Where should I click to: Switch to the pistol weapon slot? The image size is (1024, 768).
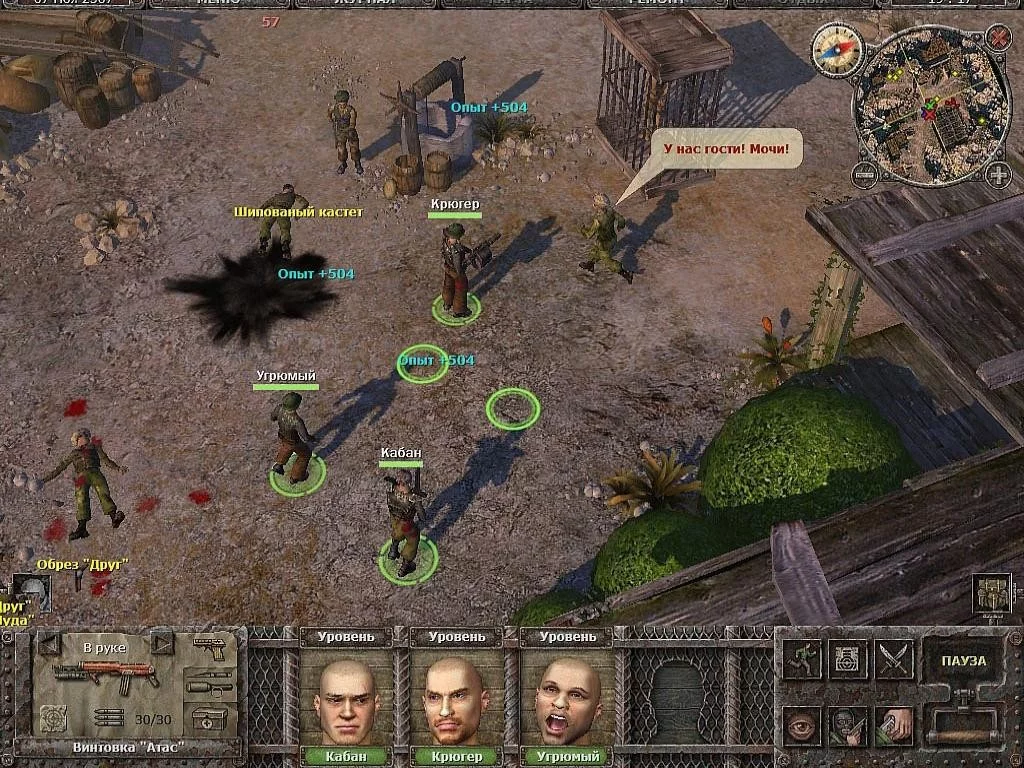(x=210, y=647)
